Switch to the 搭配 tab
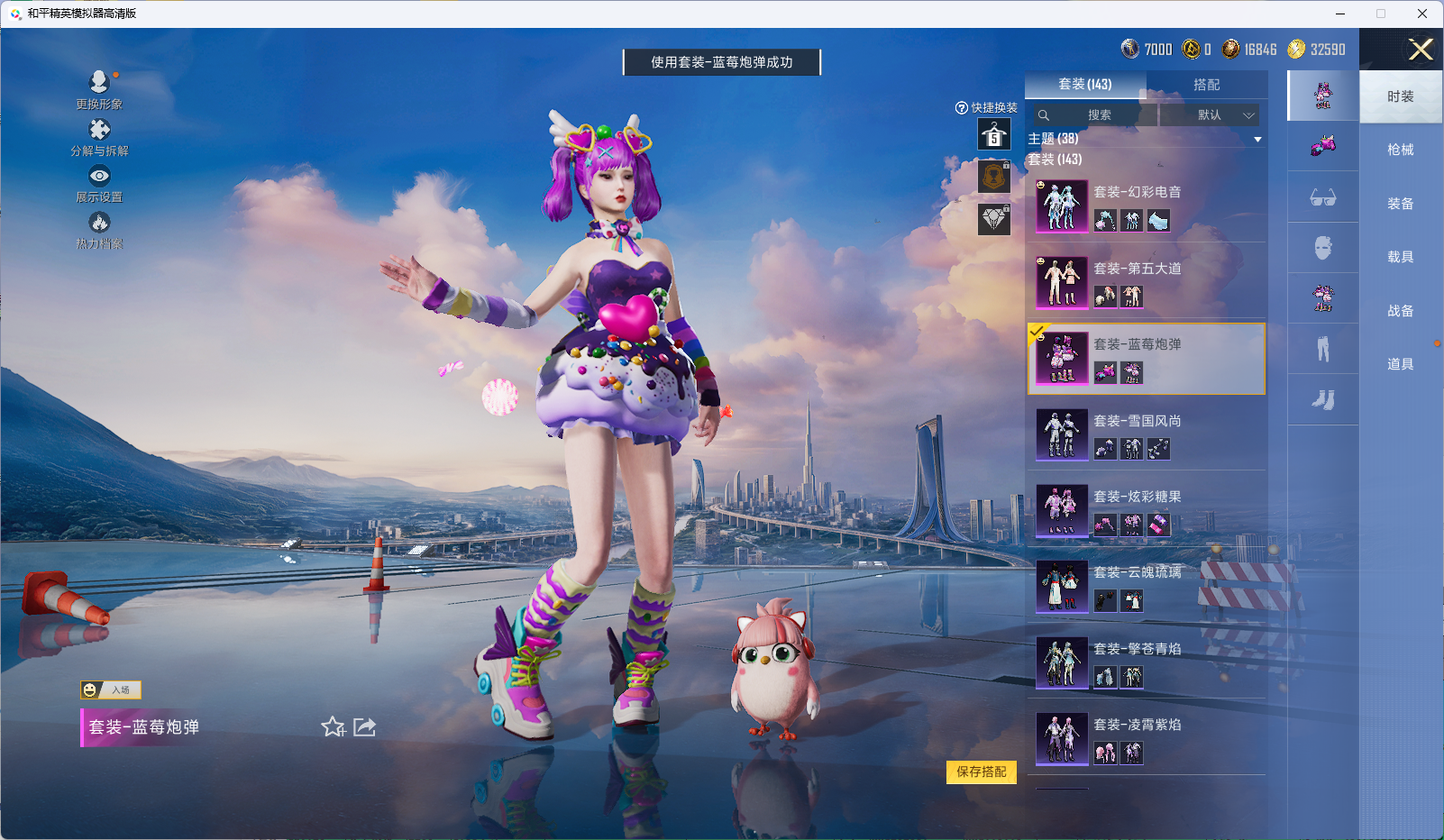The width and height of the screenshot is (1444, 840). [x=1206, y=85]
